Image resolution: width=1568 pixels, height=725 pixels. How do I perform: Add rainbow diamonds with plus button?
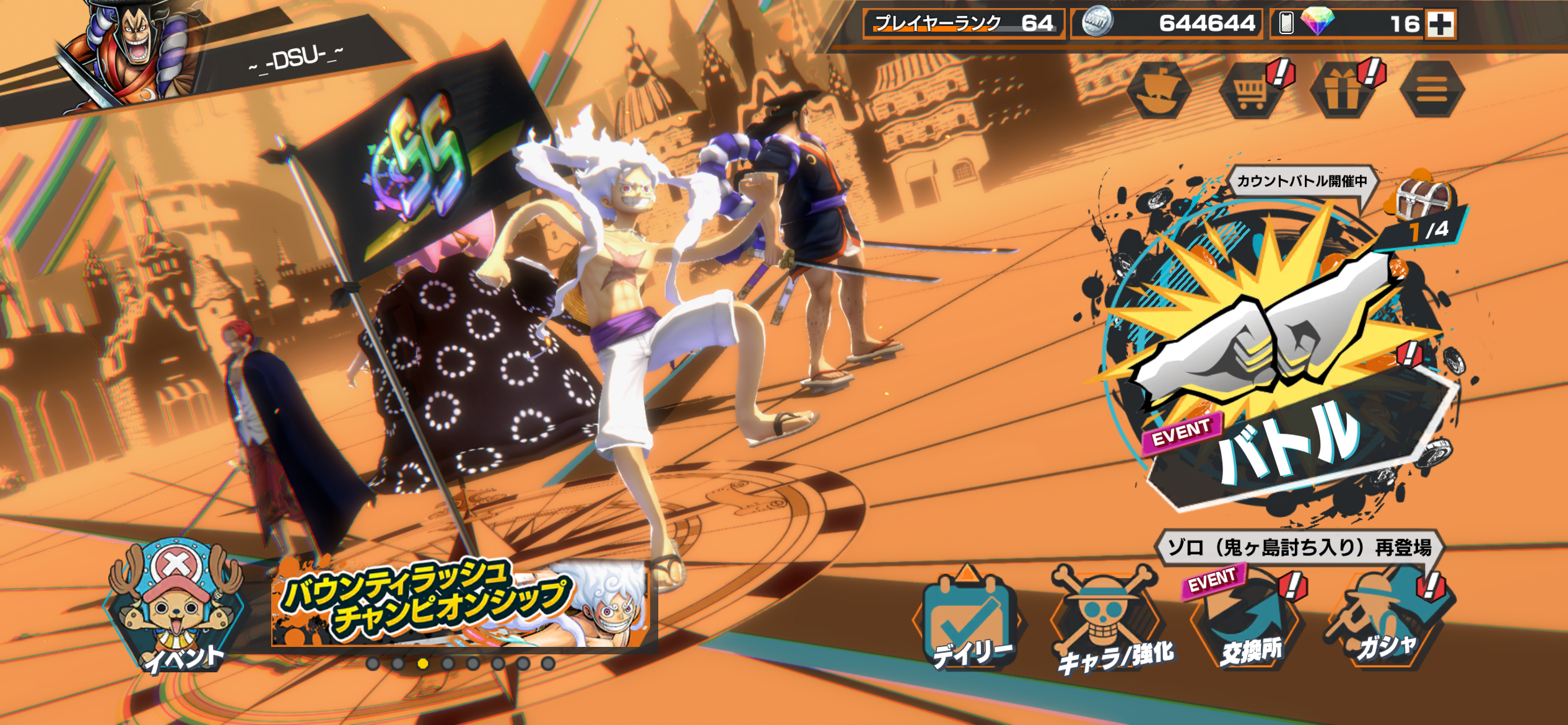(1440, 24)
